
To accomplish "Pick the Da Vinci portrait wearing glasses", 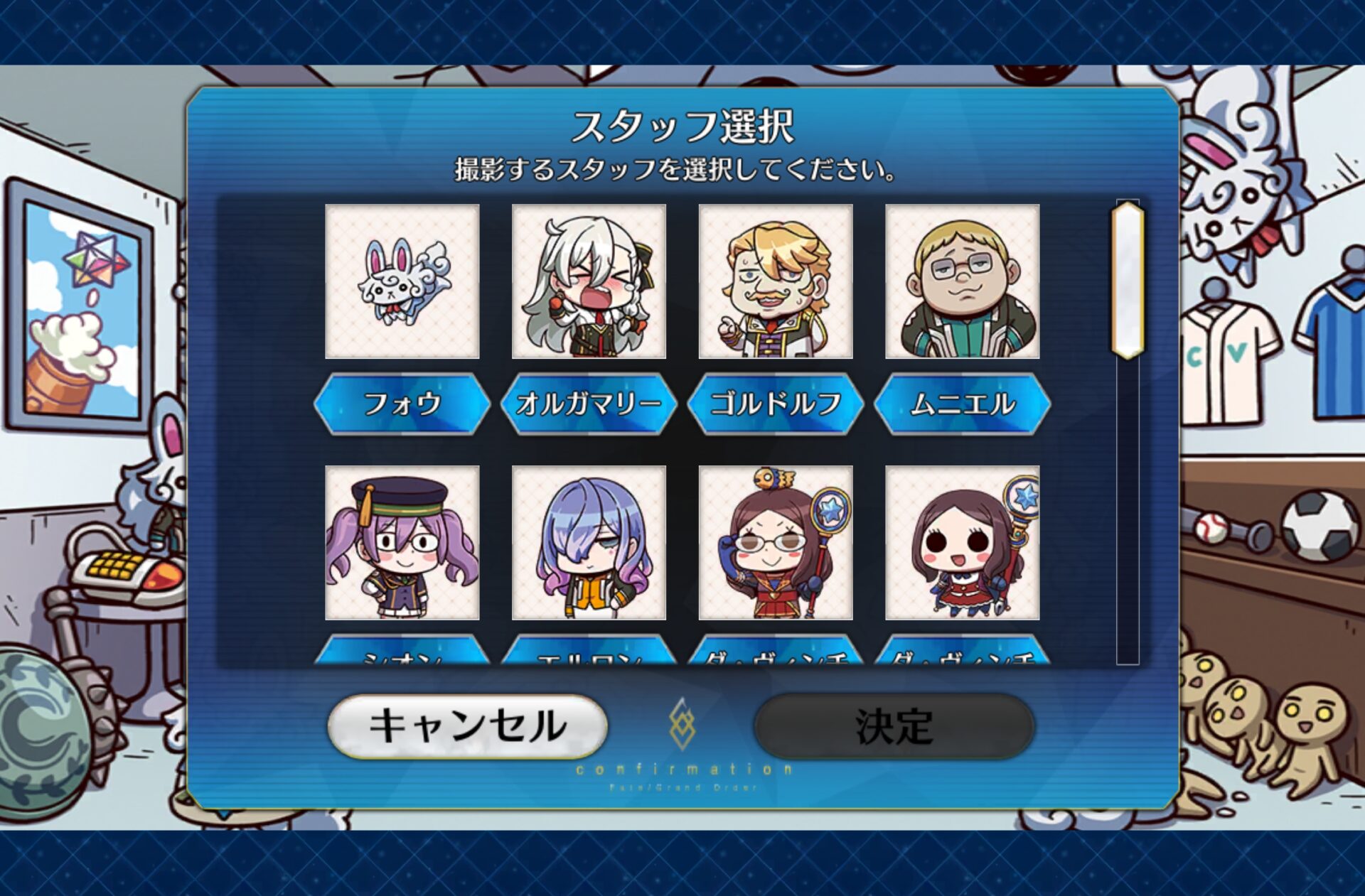I will [775, 543].
